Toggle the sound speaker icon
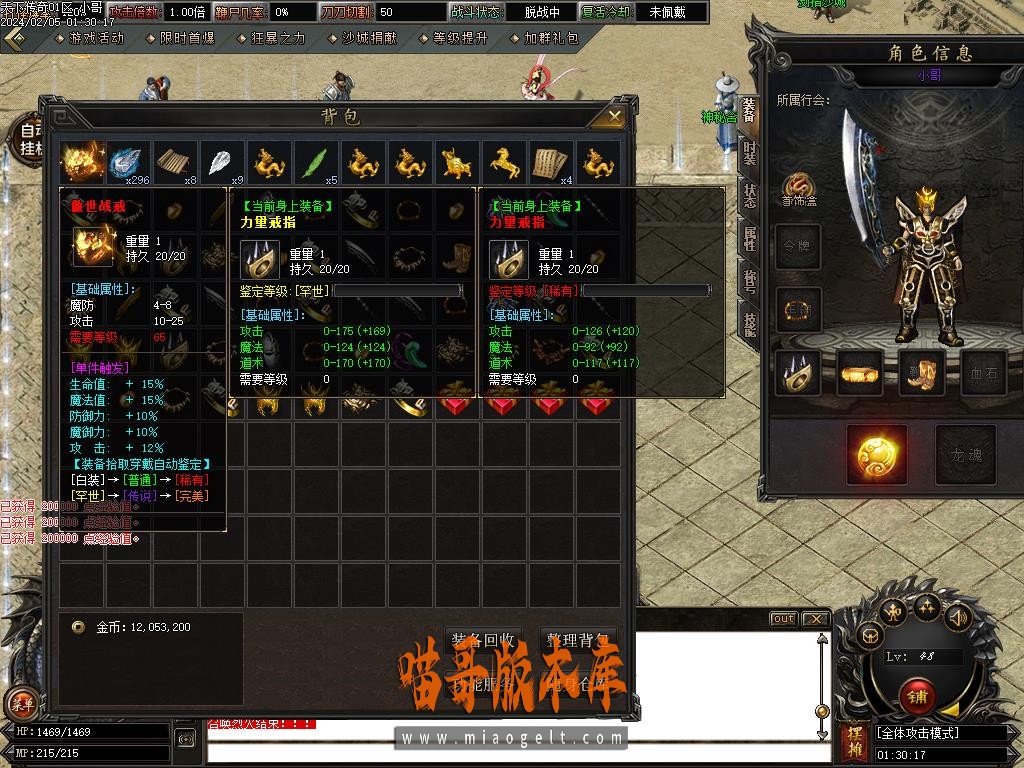The width and height of the screenshot is (1024, 768). 958,617
